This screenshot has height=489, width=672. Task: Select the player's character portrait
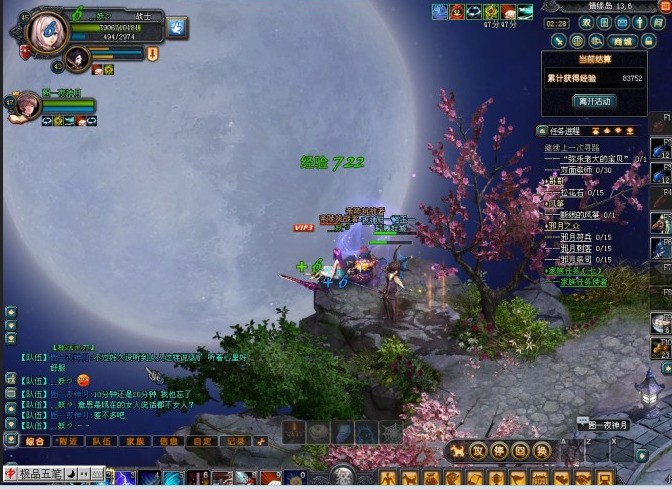49,33
